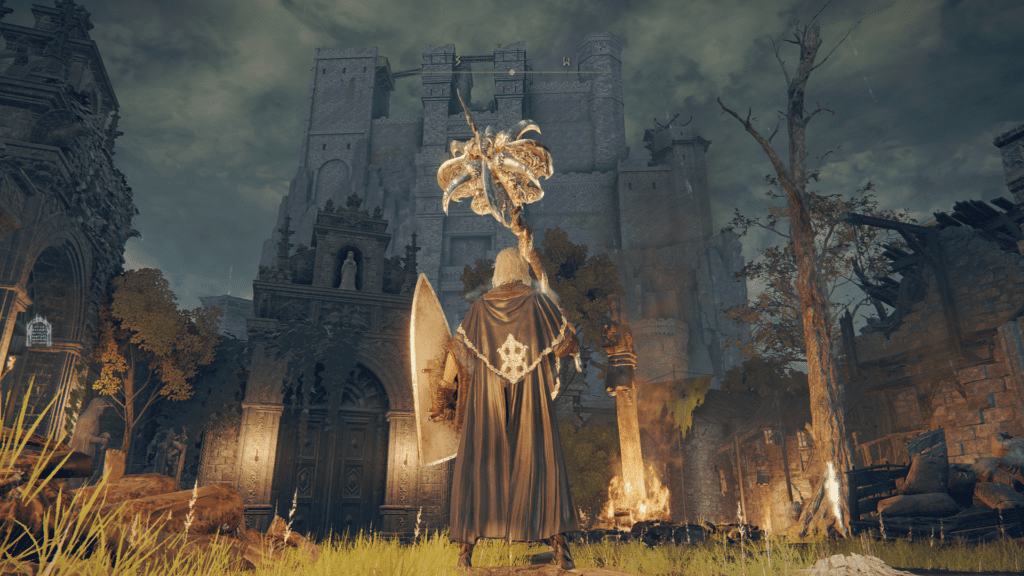Select the W heading on the compass

(566, 61)
